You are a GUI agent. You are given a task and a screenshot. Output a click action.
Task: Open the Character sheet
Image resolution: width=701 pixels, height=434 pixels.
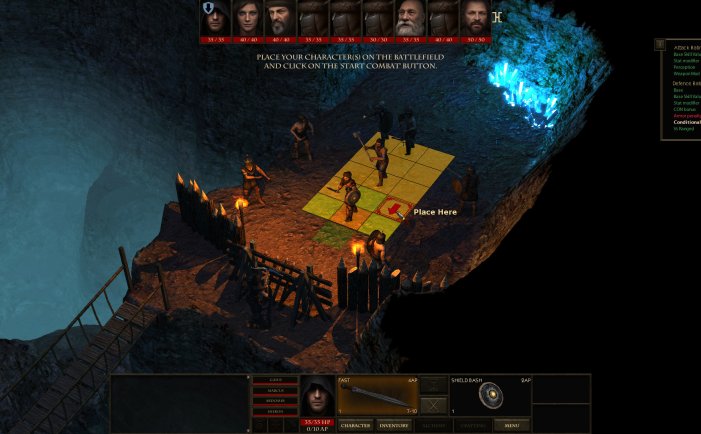[356, 425]
